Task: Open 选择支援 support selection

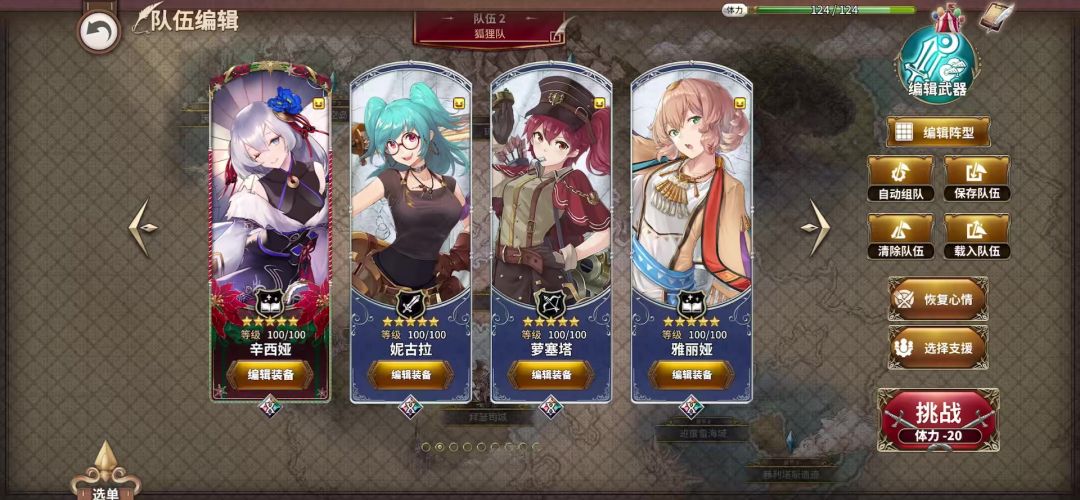Action: click(937, 347)
